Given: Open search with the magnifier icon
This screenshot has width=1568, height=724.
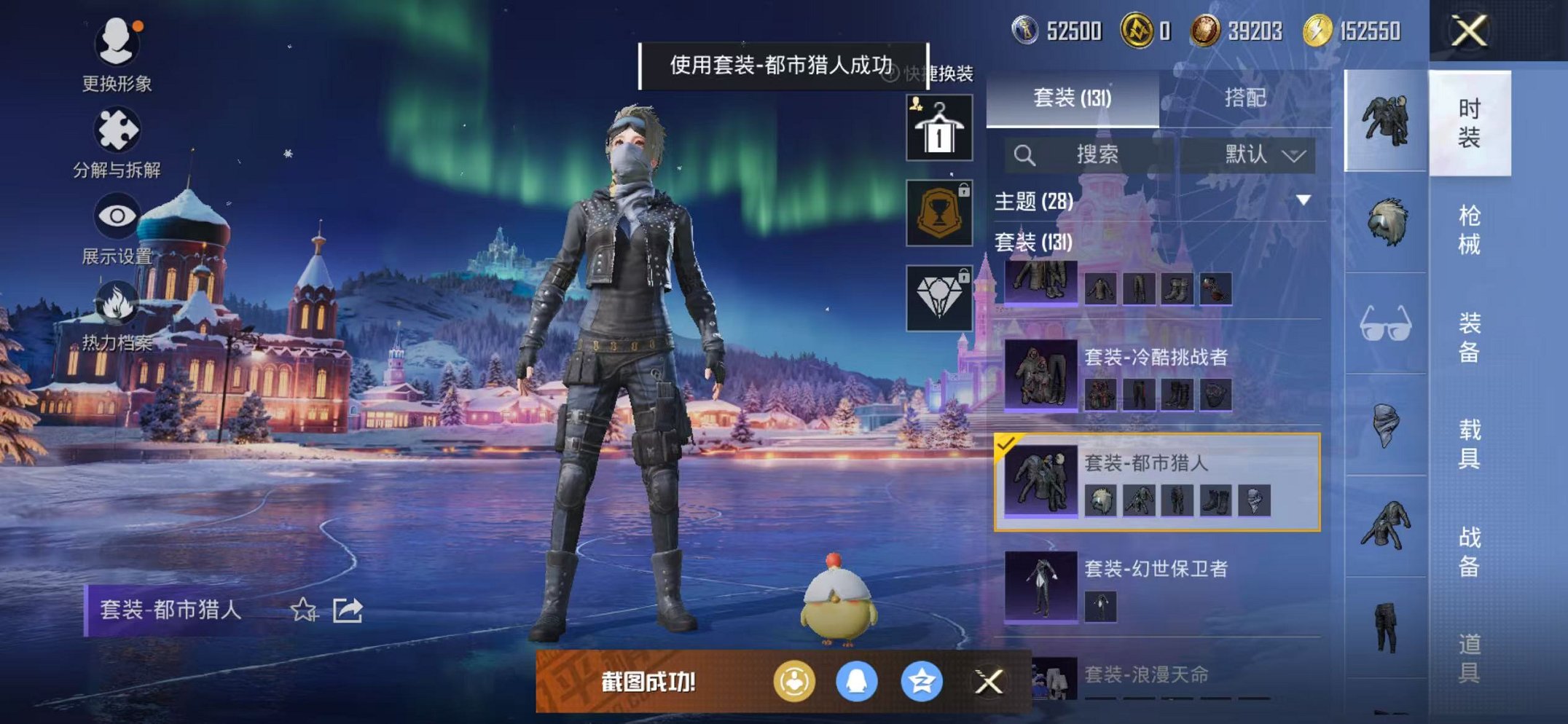Looking at the screenshot, I should 1025,154.
